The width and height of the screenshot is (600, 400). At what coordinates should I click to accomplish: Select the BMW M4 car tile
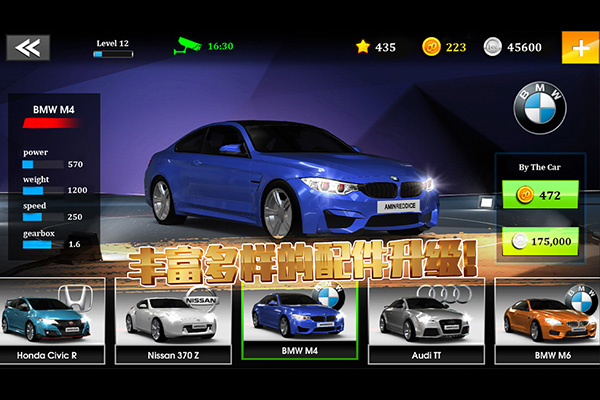[299, 320]
